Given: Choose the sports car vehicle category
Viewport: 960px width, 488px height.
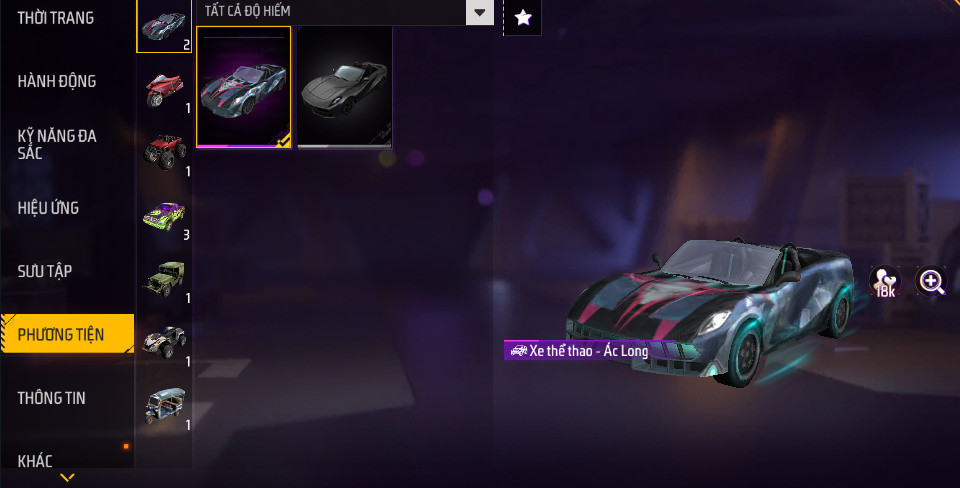Looking at the screenshot, I should pyautogui.click(x=164, y=26).
